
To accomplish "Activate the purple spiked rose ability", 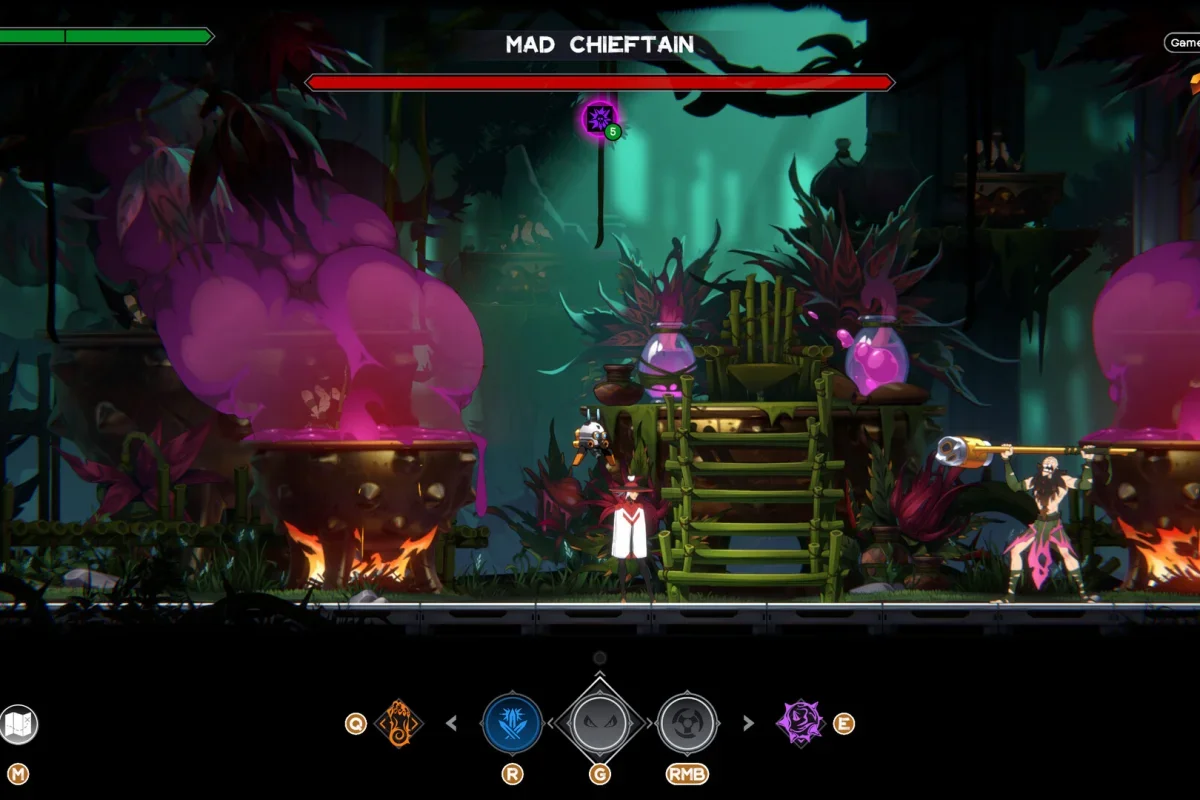I will [x=801, y=723].
